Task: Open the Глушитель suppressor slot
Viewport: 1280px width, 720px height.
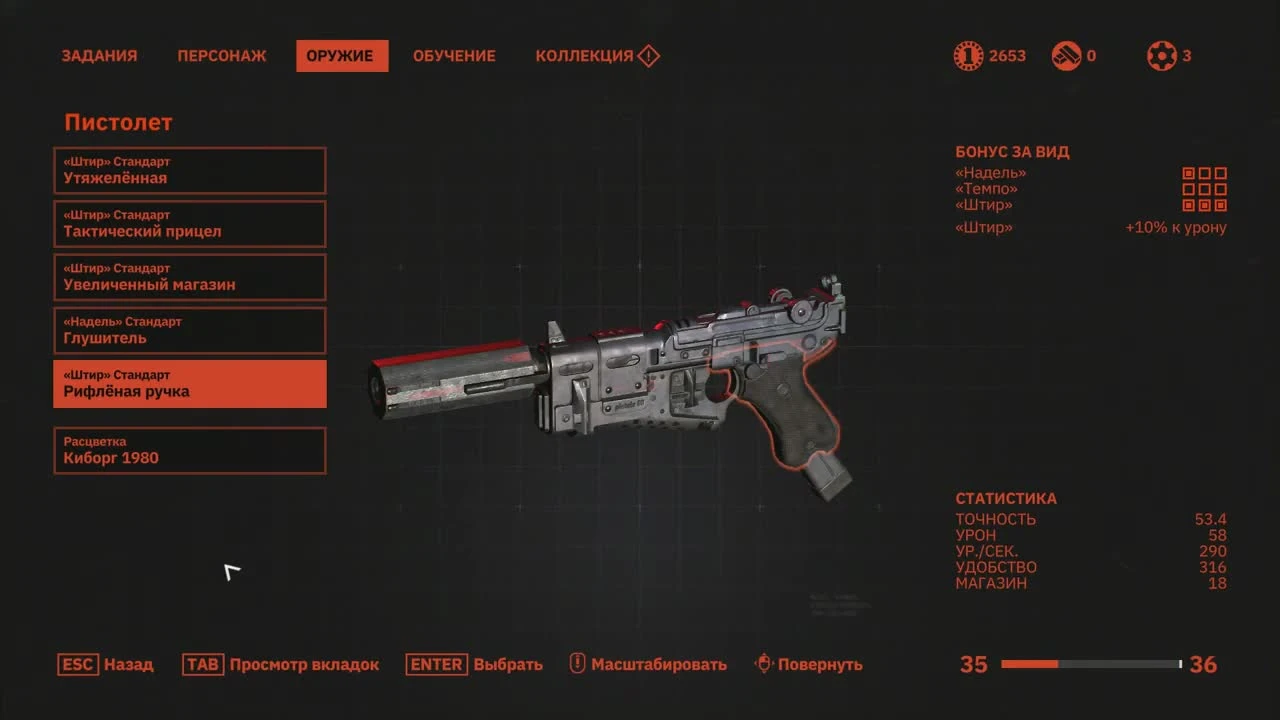Action: [x=190, y=330]
